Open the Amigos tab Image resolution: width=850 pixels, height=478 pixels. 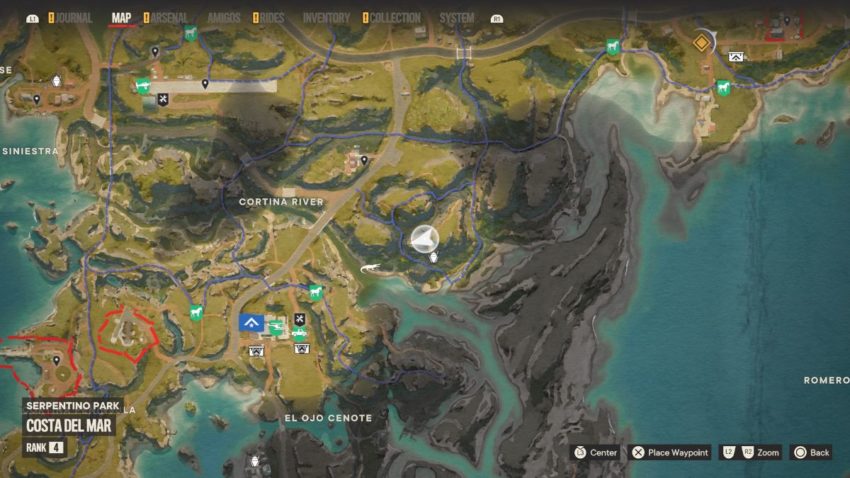click(223, 18)
